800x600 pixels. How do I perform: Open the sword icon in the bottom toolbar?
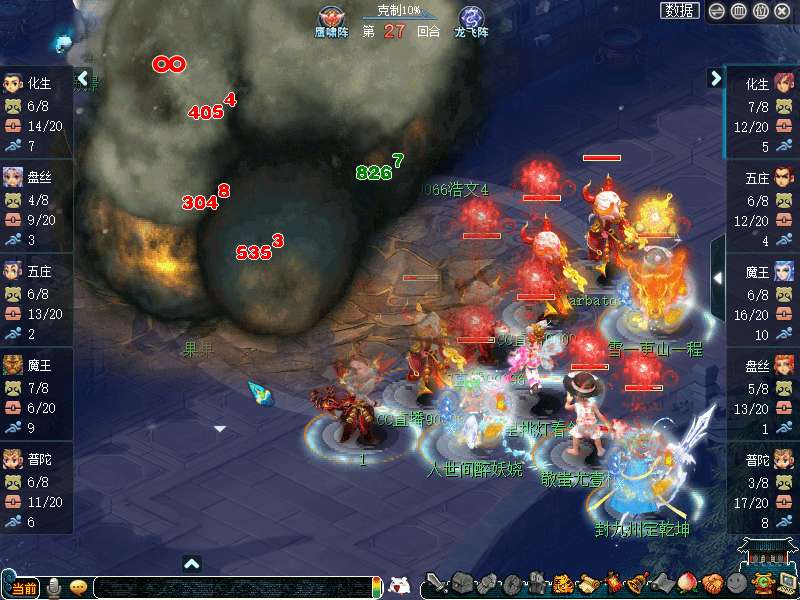click(437, 584)
